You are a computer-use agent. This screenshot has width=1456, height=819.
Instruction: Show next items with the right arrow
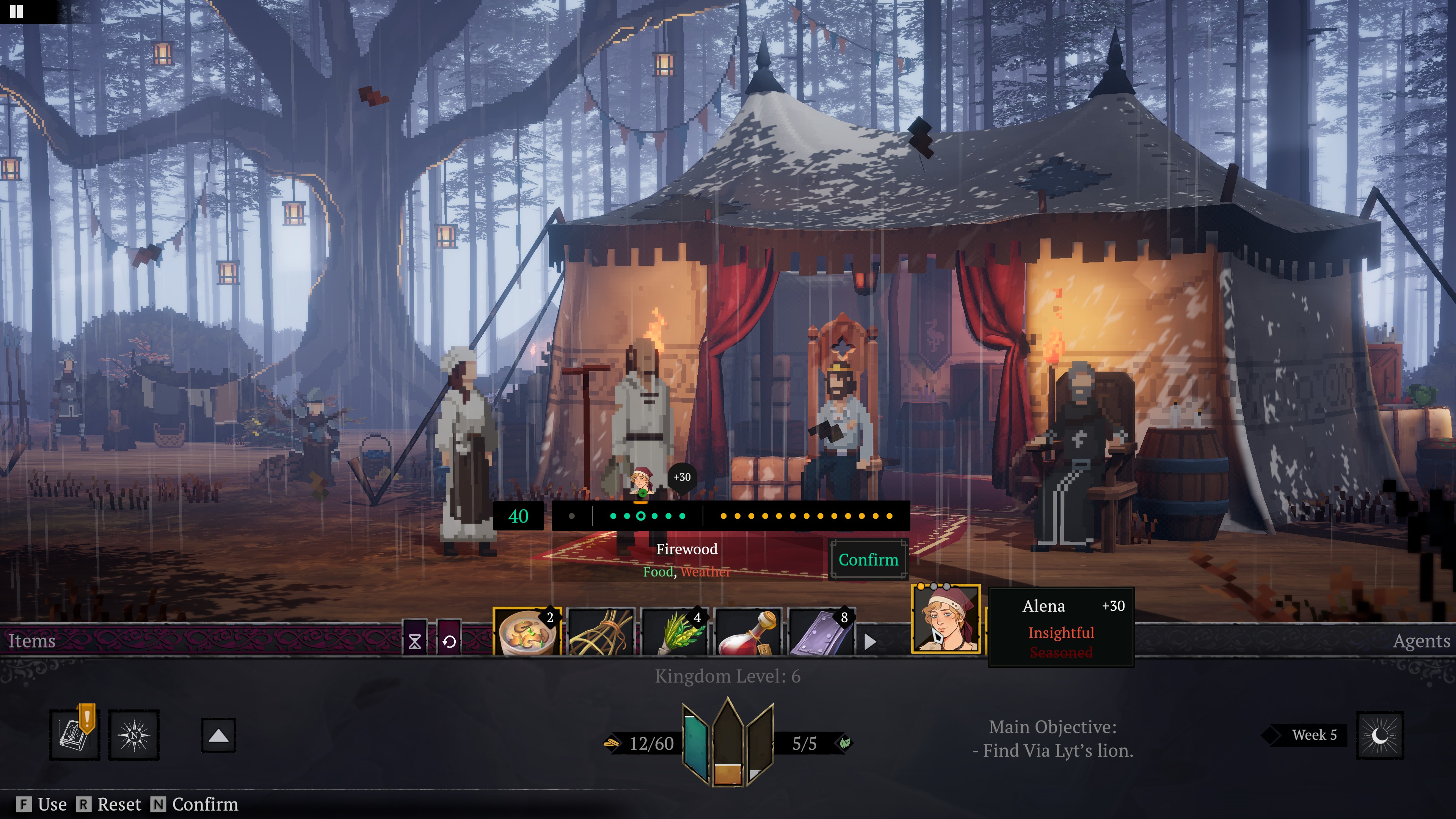pyautogui.click(x=871, y=642)
